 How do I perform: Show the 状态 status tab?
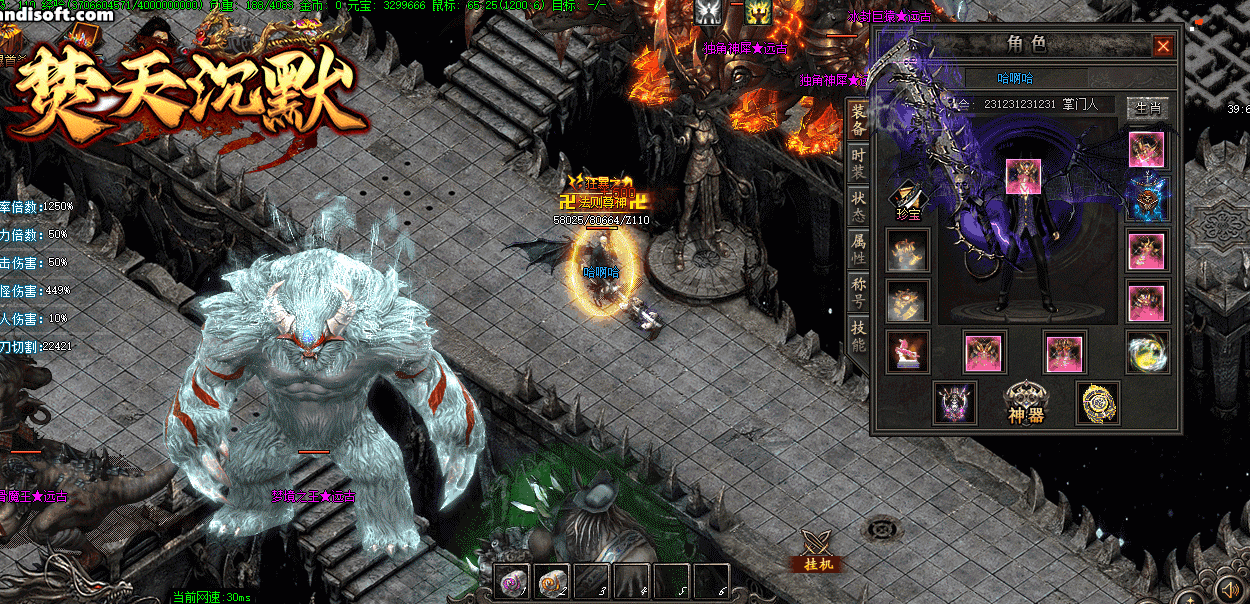858,207
